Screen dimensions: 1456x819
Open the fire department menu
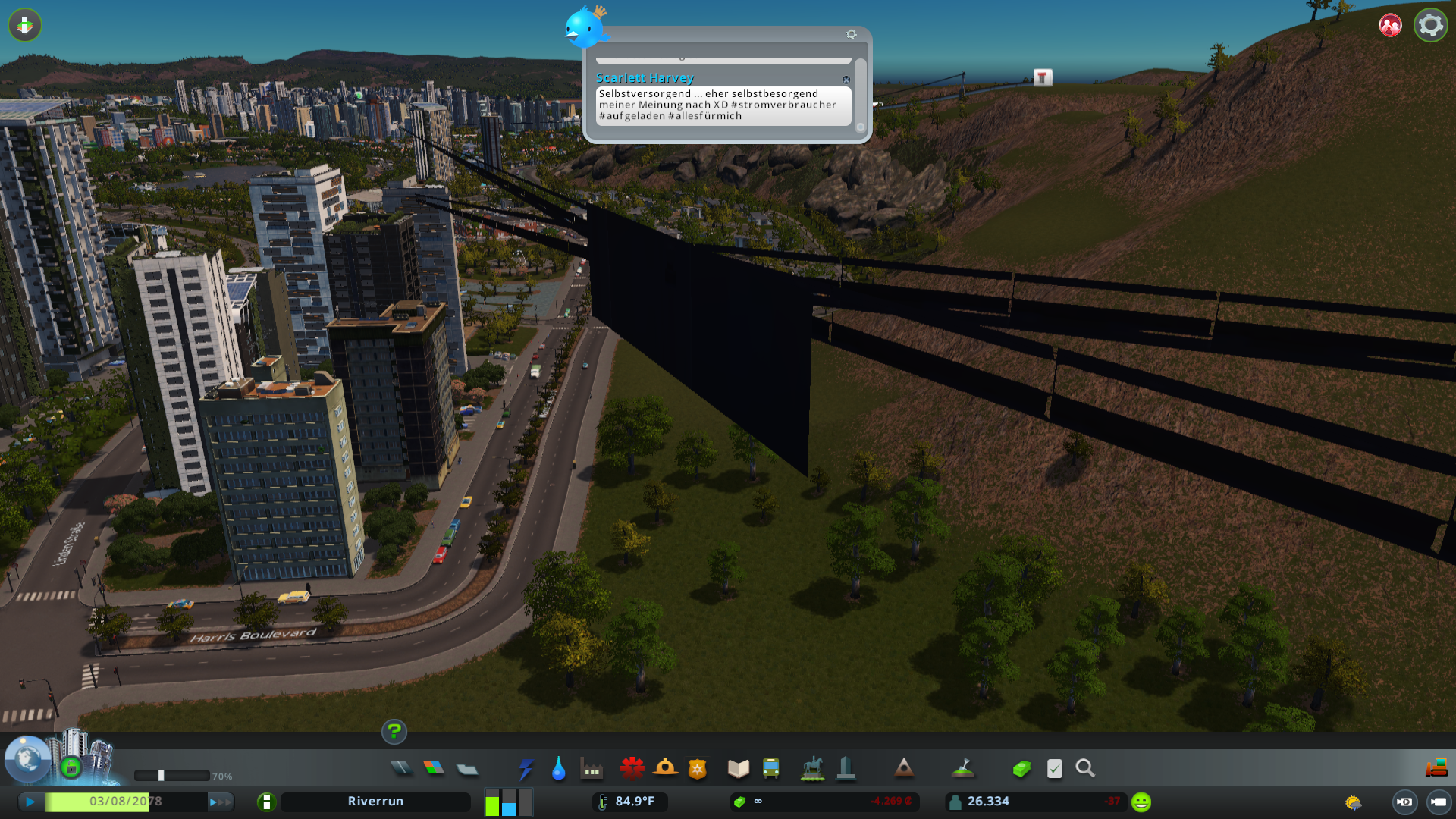click(x=666, y=768)
